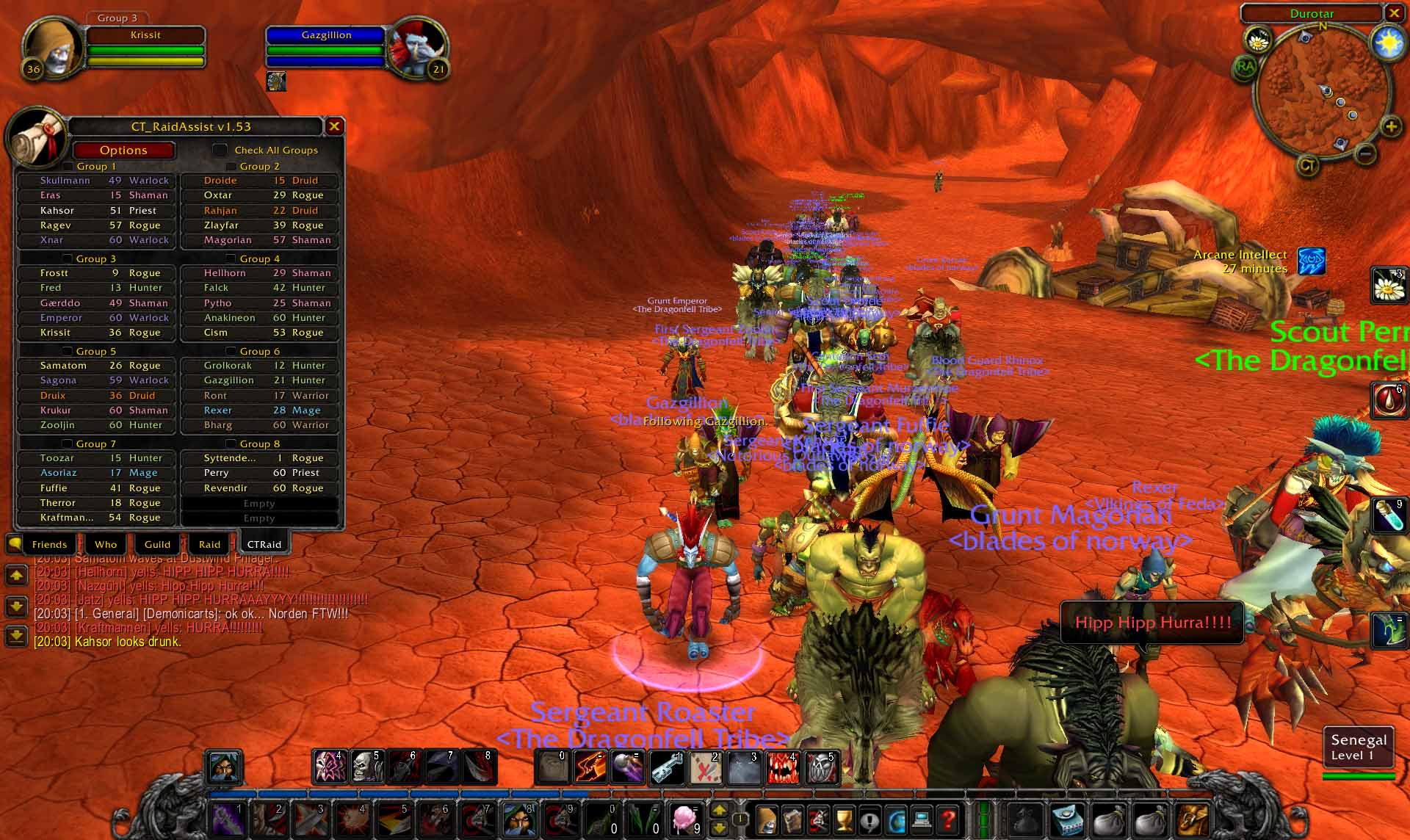Image resolution: width=1410 pixels, height=840 pixels.
Task: Click the CT mod minimap button
Action: pyautogui.click(x=1307, y=165)
